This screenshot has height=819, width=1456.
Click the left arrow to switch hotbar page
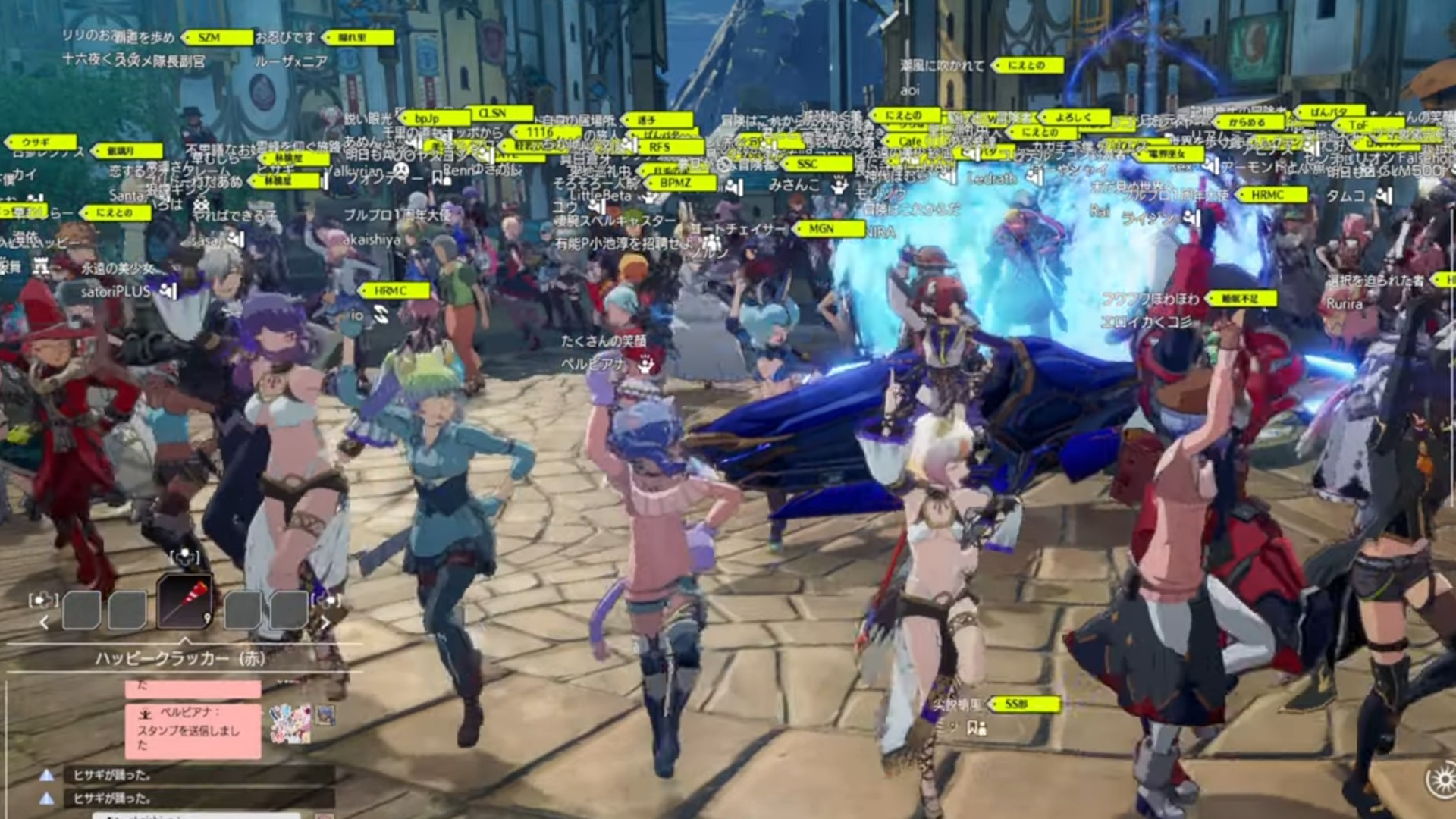tap(45, 623)
